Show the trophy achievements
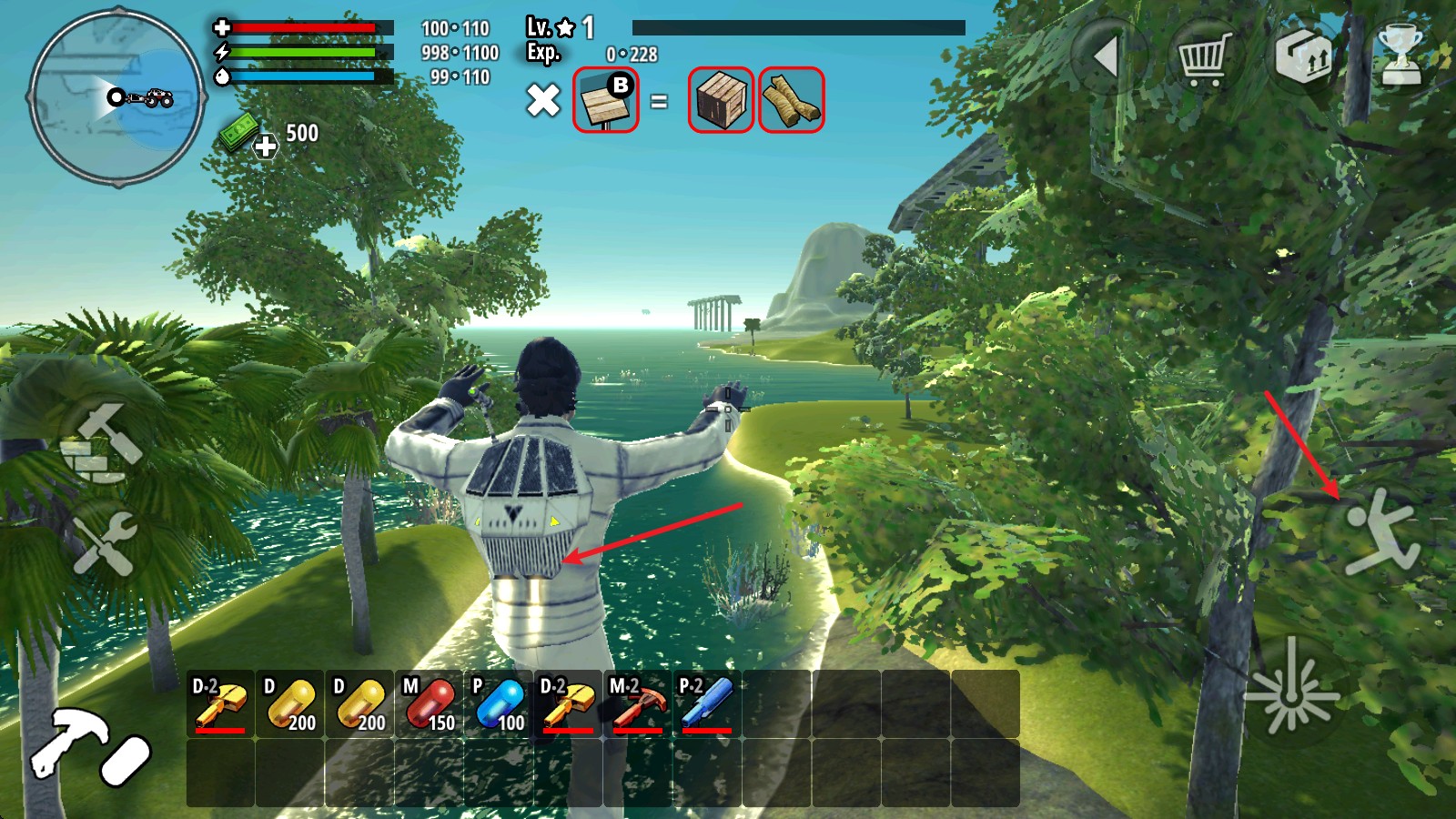Viewport: 1456px width, 819px height. (1400, 57)
